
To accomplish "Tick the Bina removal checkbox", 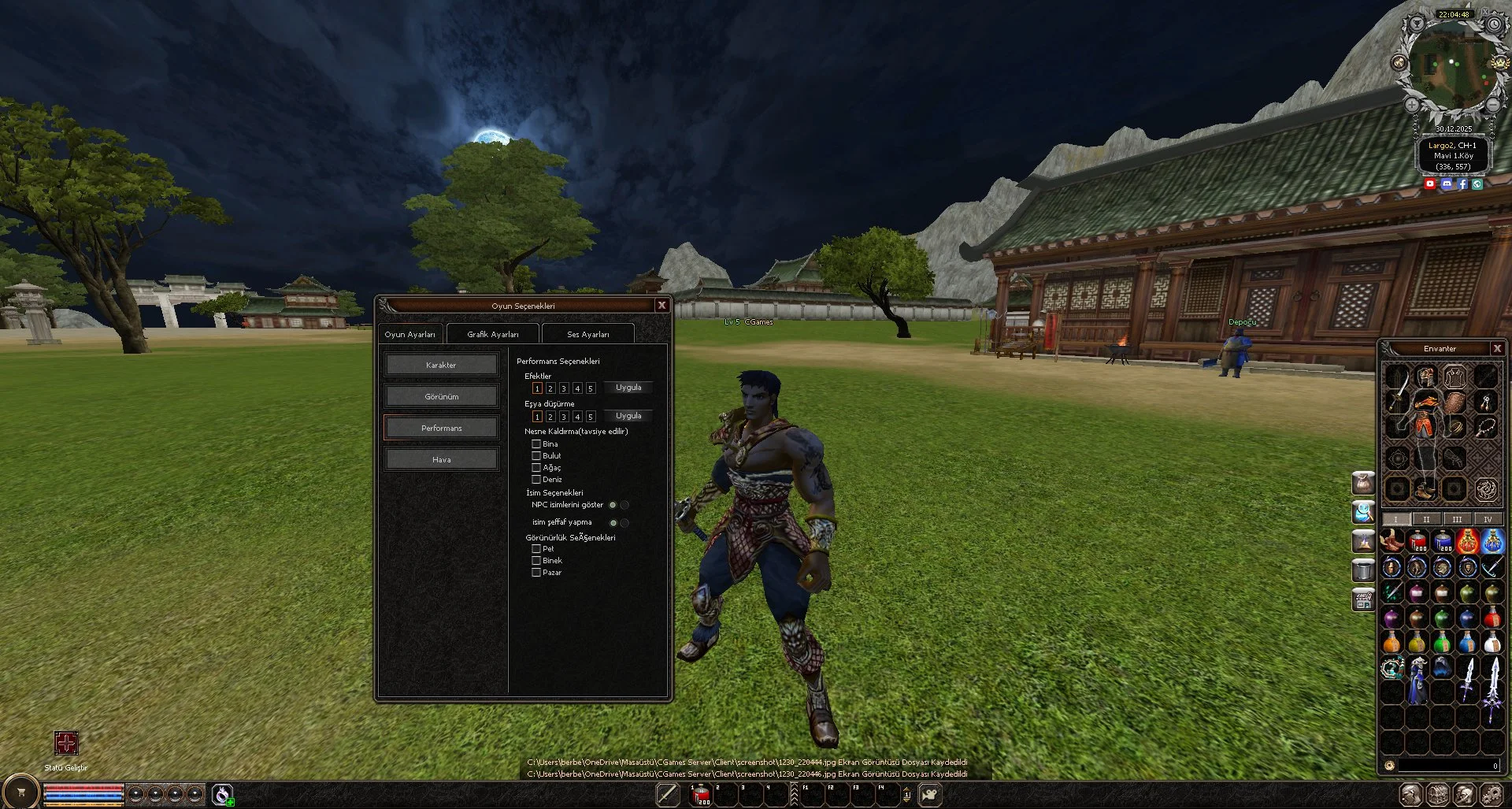I will coord(536,444).
